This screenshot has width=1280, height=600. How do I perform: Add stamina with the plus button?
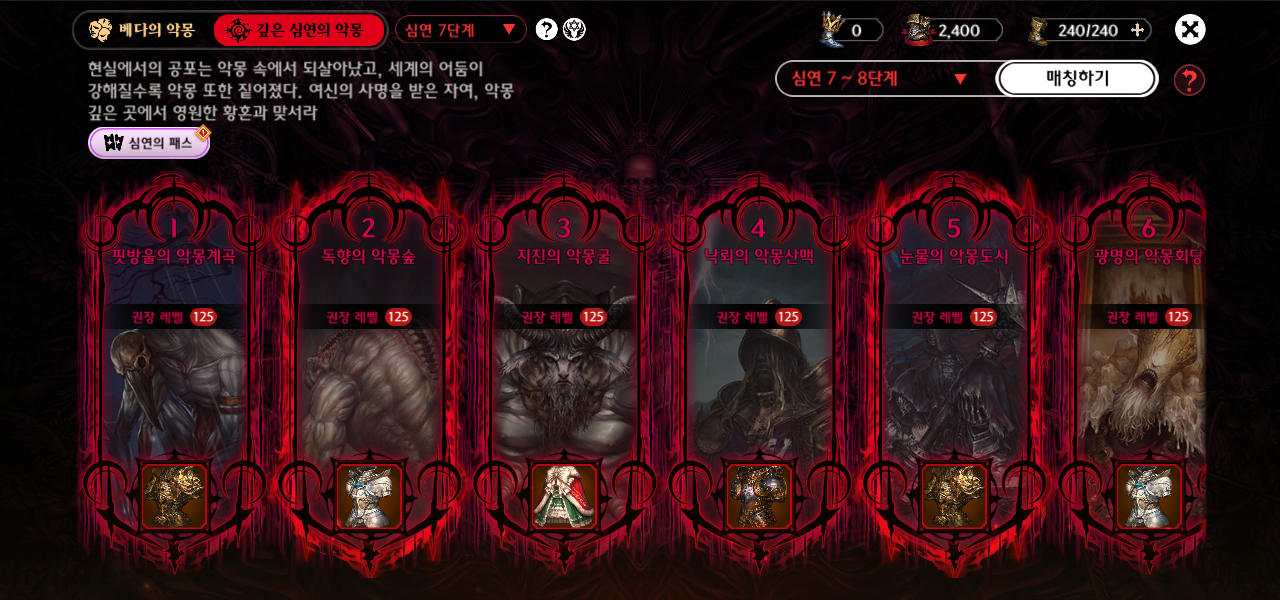click(1137, 30)
